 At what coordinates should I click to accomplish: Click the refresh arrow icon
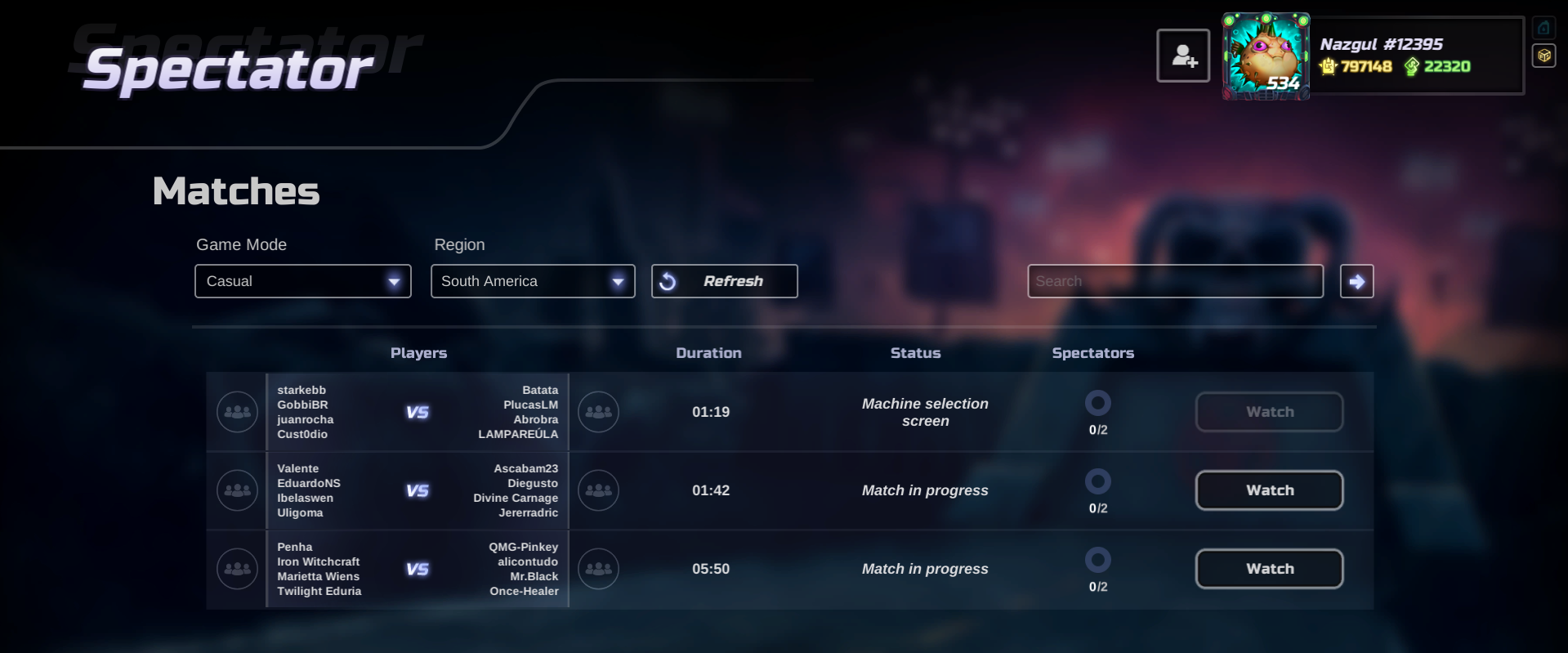[x=668, y=280]
